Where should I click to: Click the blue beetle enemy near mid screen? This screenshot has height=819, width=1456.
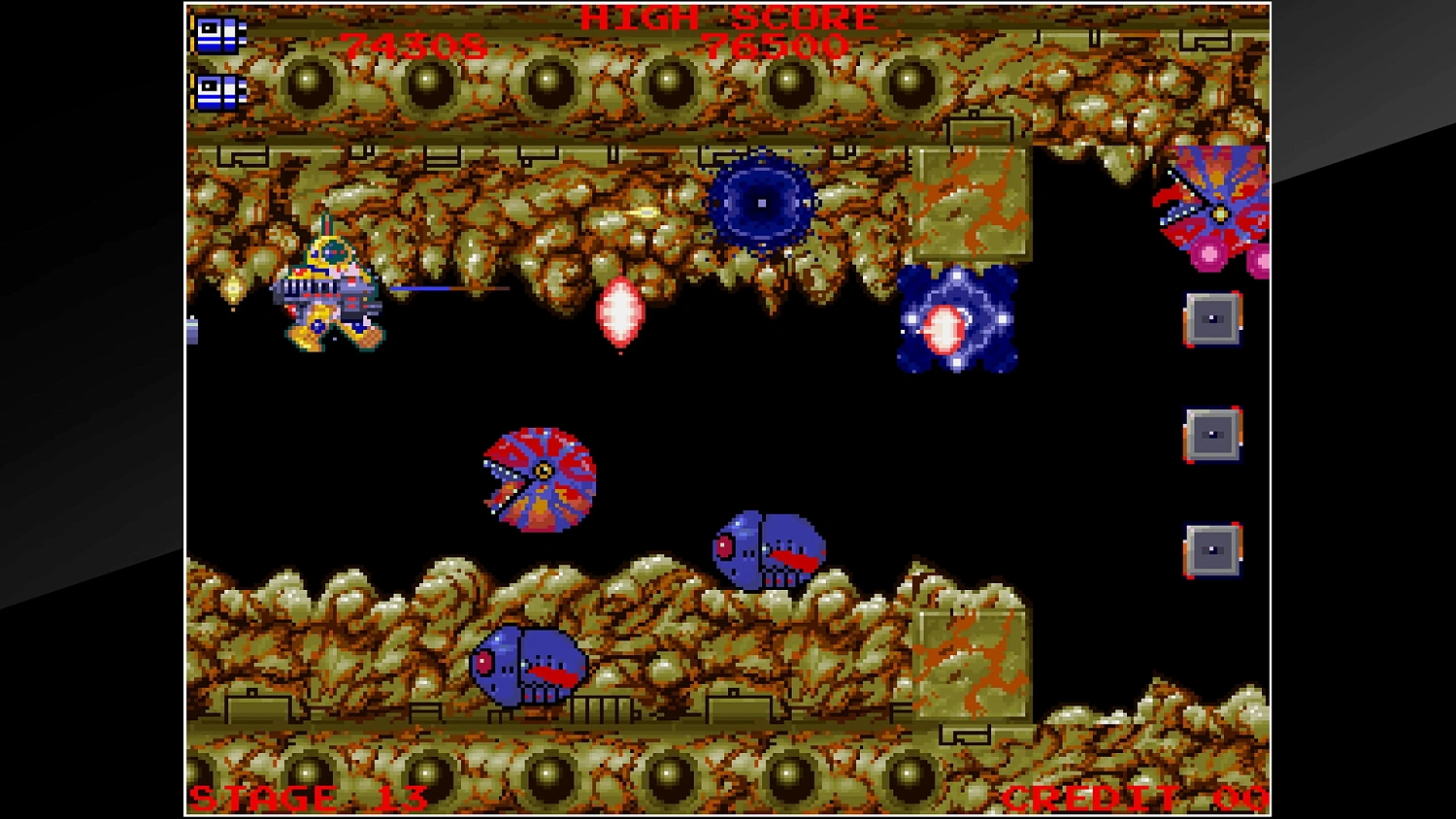tap(767, 548)
